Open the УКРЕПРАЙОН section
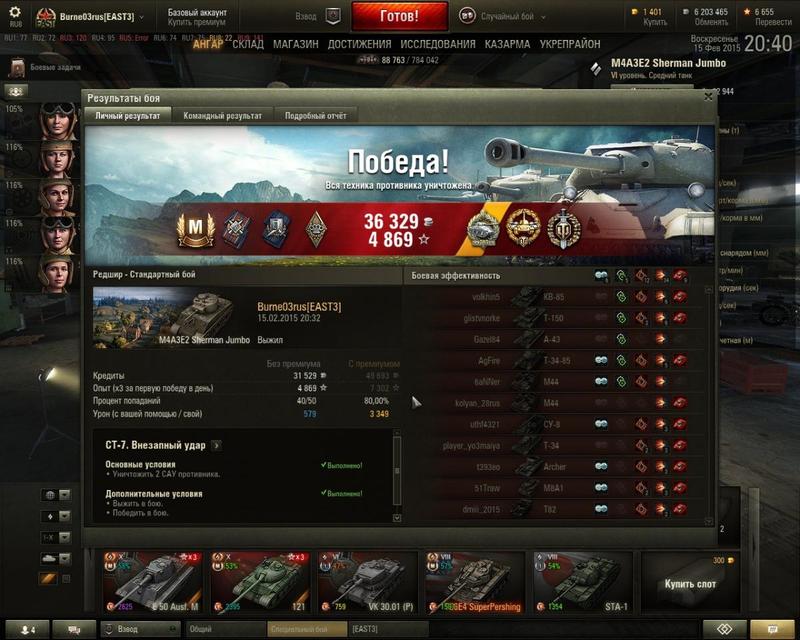The width and height of the screenshot is (800, 640). (x=571, y=45)
